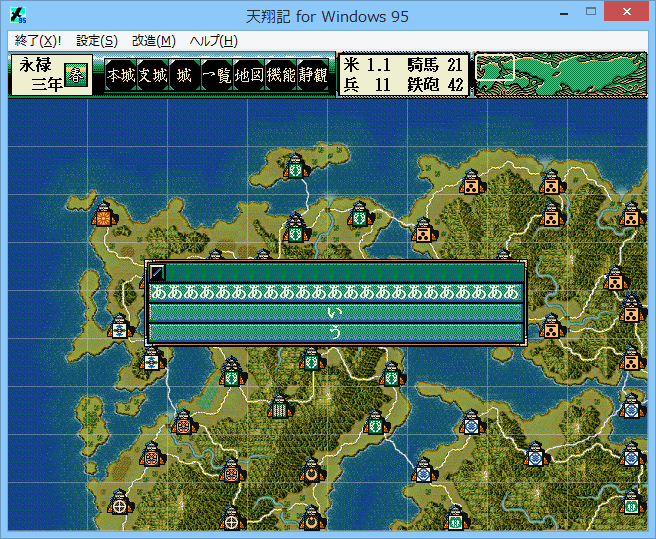Choose the う dialog option

(336, 333)
